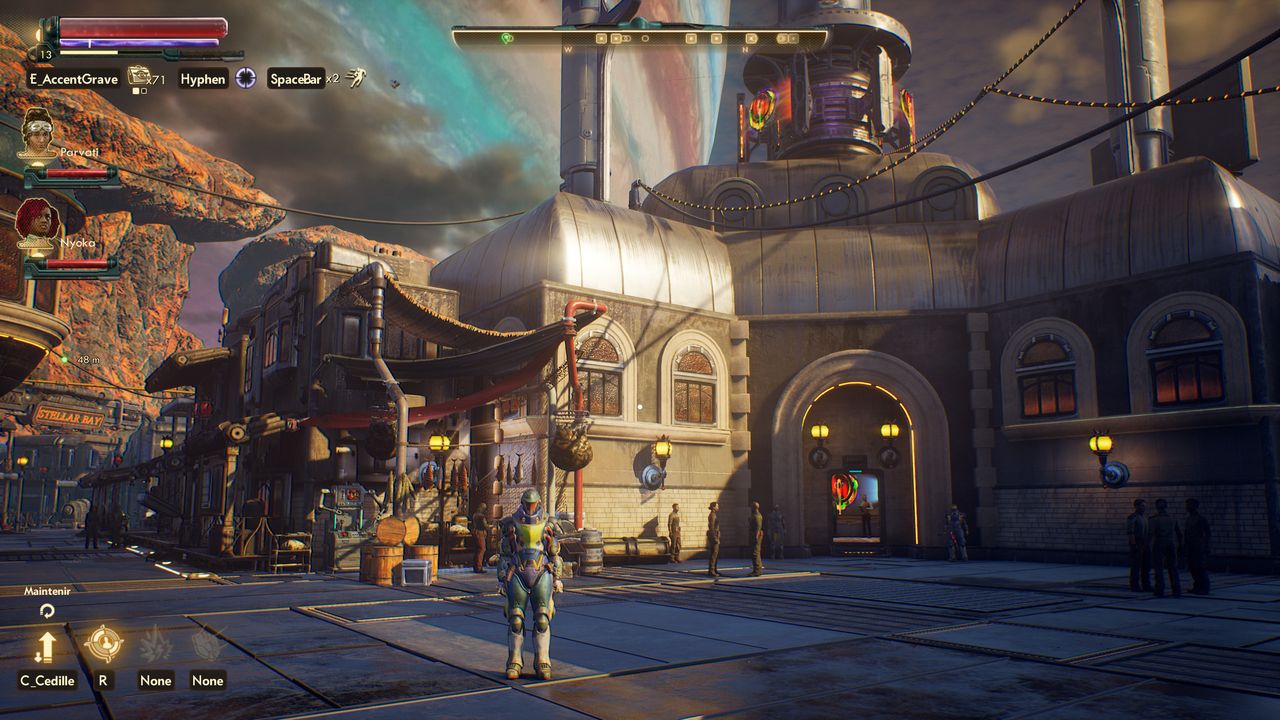Click the circular arrow Maintenir icon
Viewport: 1280px width, 720px height.
click(x=46, y=610)
